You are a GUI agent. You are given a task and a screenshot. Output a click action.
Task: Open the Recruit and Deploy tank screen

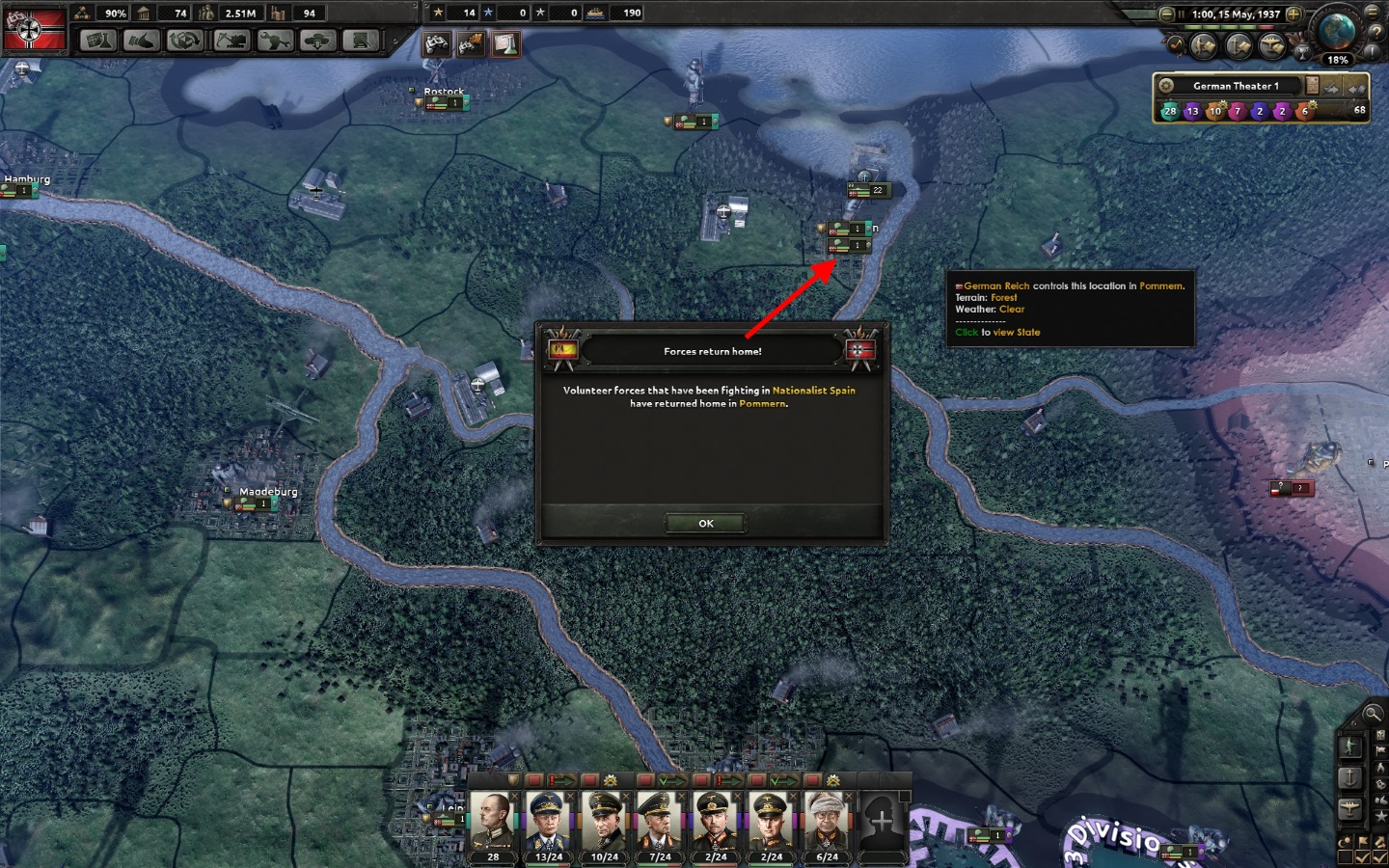tap(318, 41)
